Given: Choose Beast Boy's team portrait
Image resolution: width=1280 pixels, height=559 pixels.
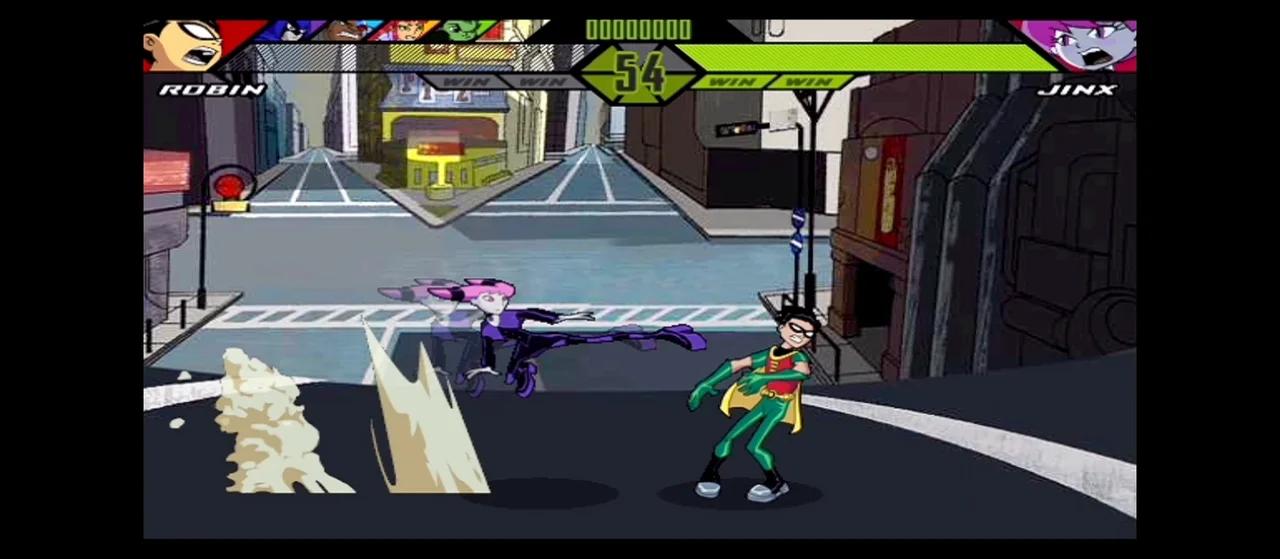Looking at the screenshot, I should [x=462, y=30].
